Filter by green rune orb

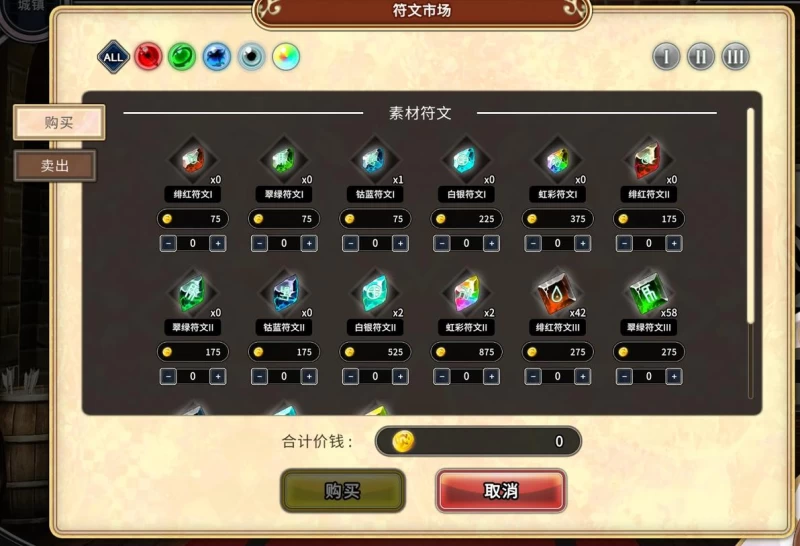182,57
